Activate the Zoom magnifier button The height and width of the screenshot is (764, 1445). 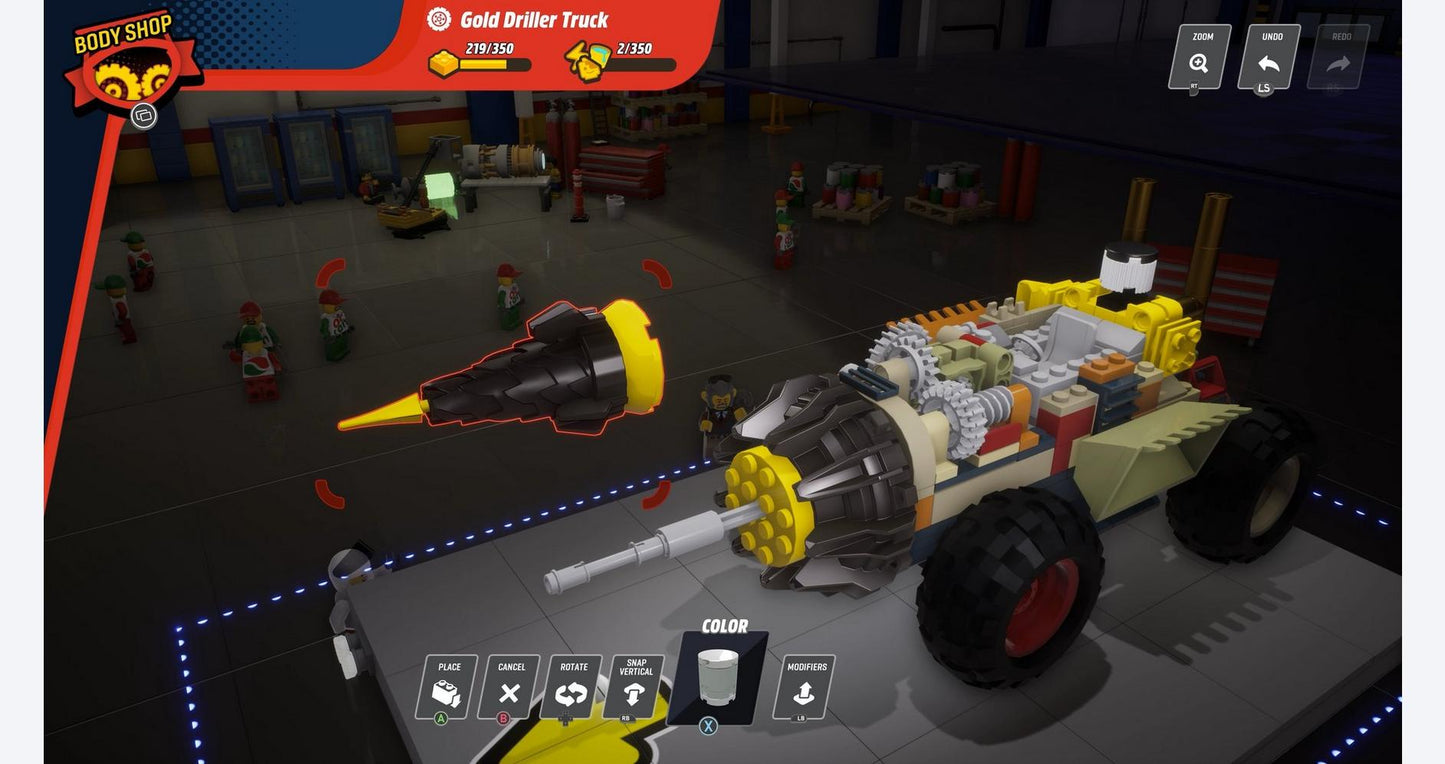pos(1200,57)
